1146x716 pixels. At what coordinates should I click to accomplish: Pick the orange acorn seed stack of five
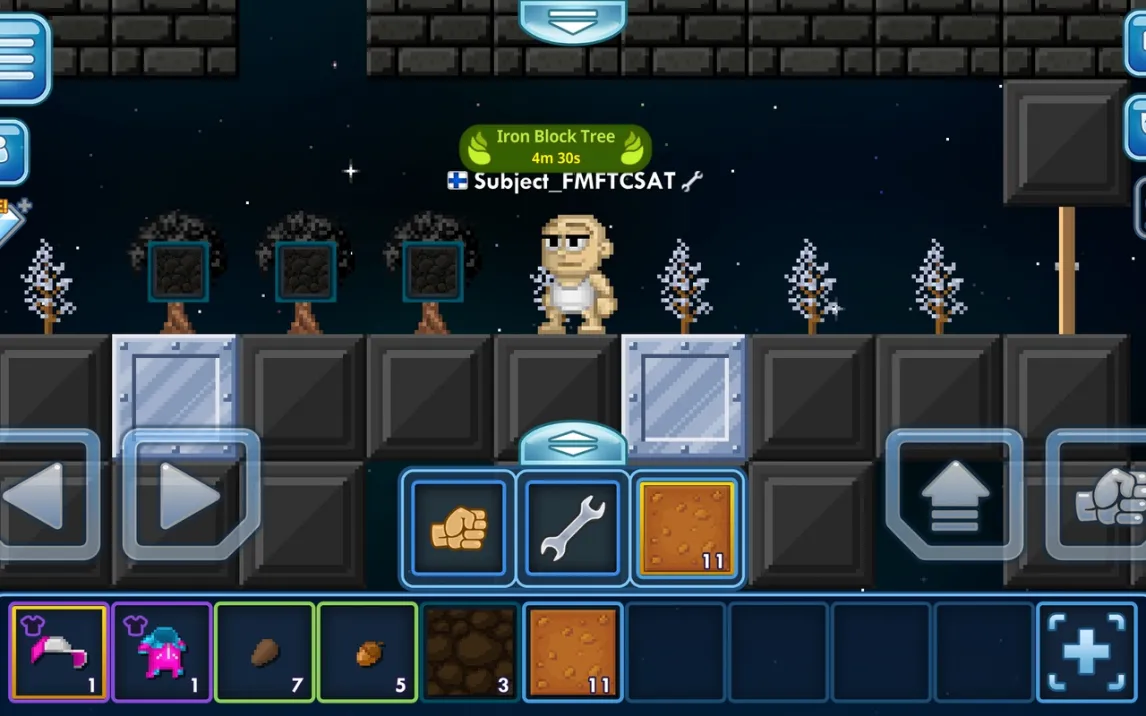[368, 652]
